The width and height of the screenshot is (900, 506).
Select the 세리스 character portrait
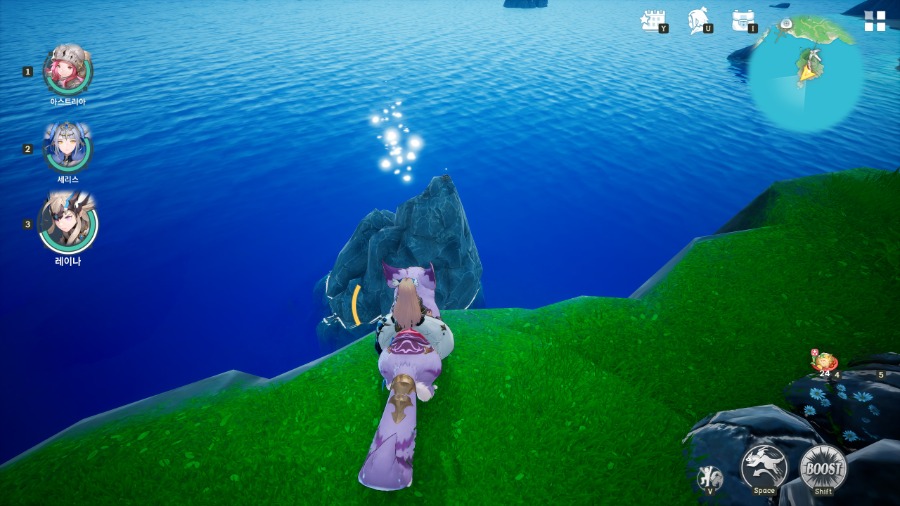coord(68,148)
